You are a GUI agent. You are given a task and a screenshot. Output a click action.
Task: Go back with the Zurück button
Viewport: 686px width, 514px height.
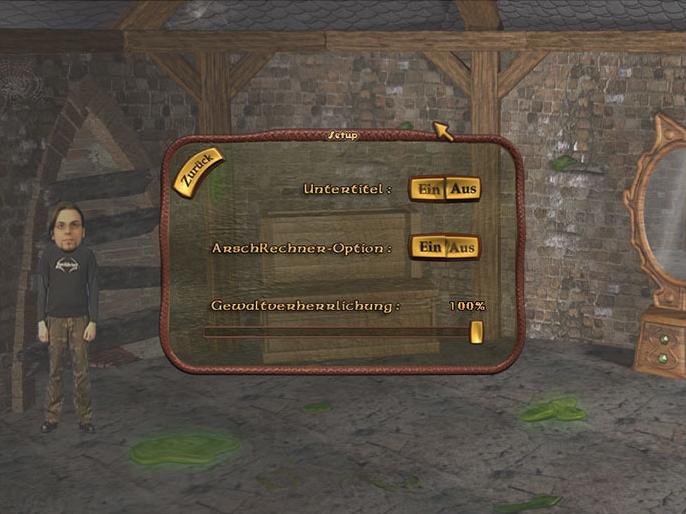coord(197,170)
